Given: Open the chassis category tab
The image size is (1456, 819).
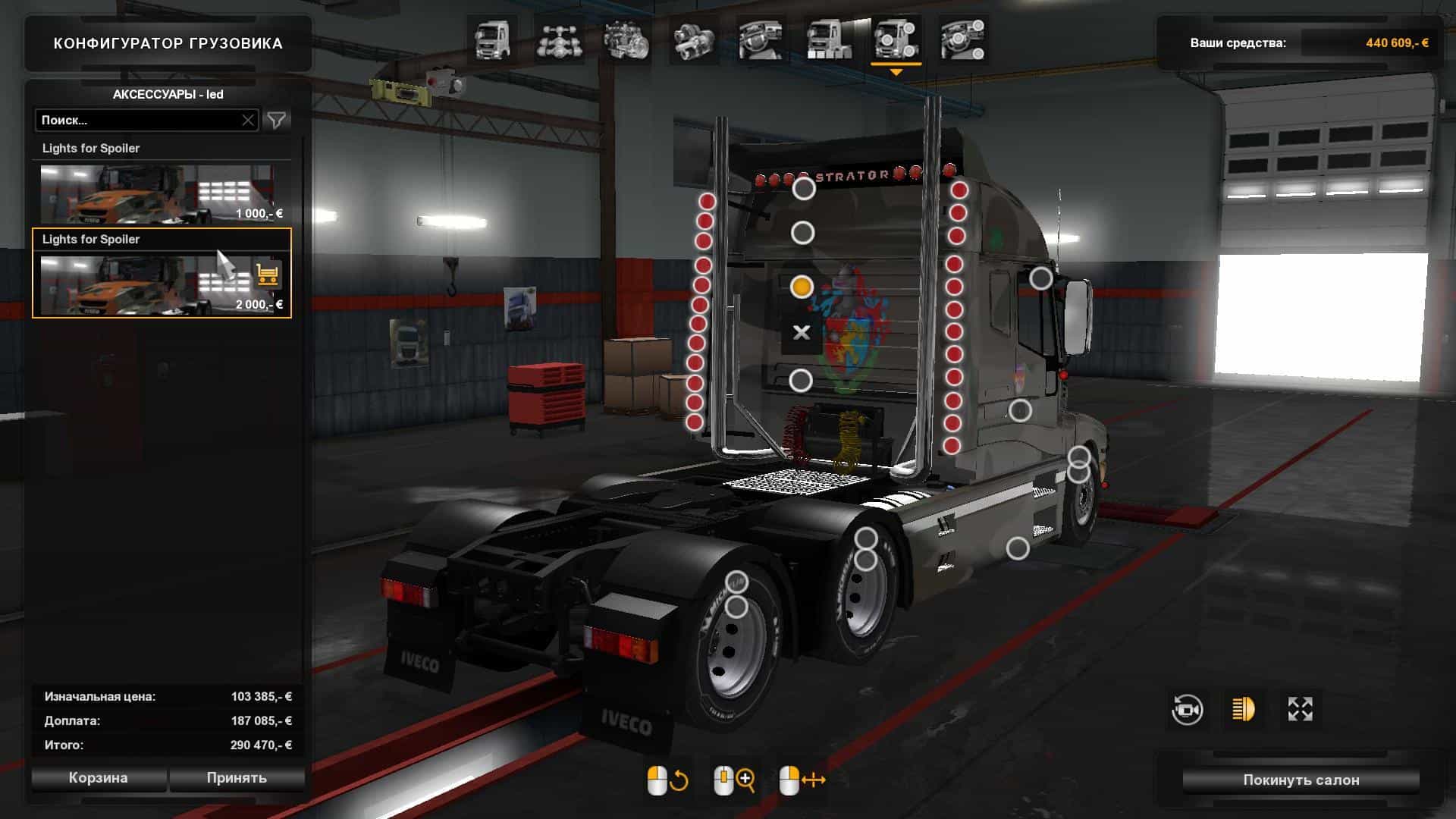Looking at the screenshot, I should click(x=558, y=40).
